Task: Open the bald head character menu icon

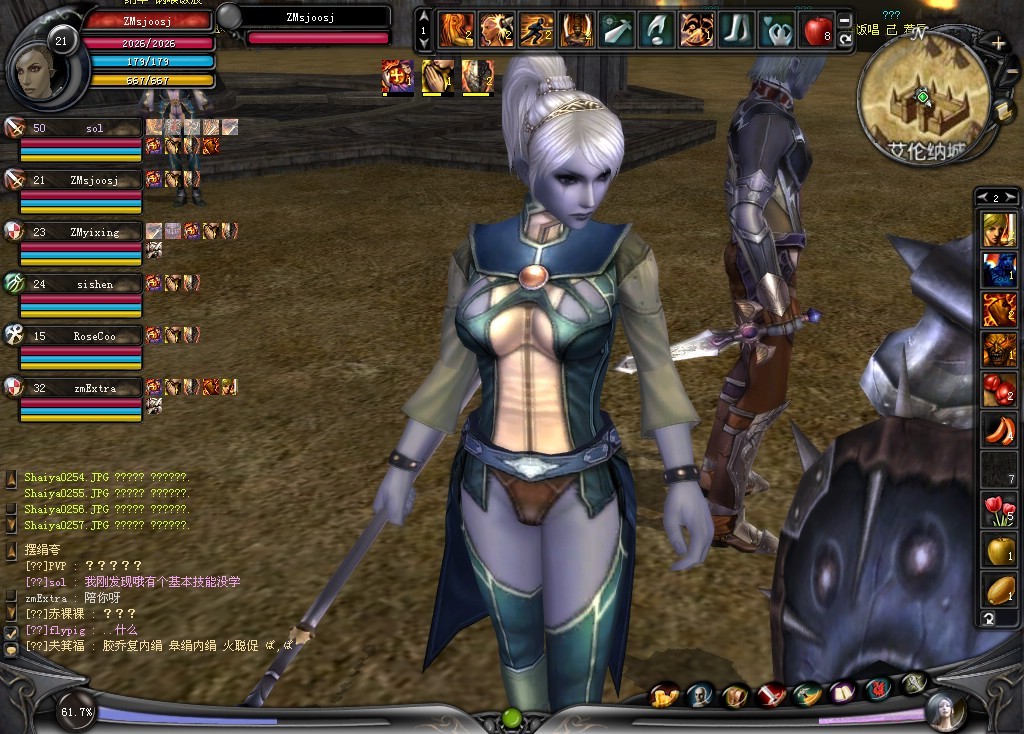Action: pyautogui.click(x=701, y=694)
